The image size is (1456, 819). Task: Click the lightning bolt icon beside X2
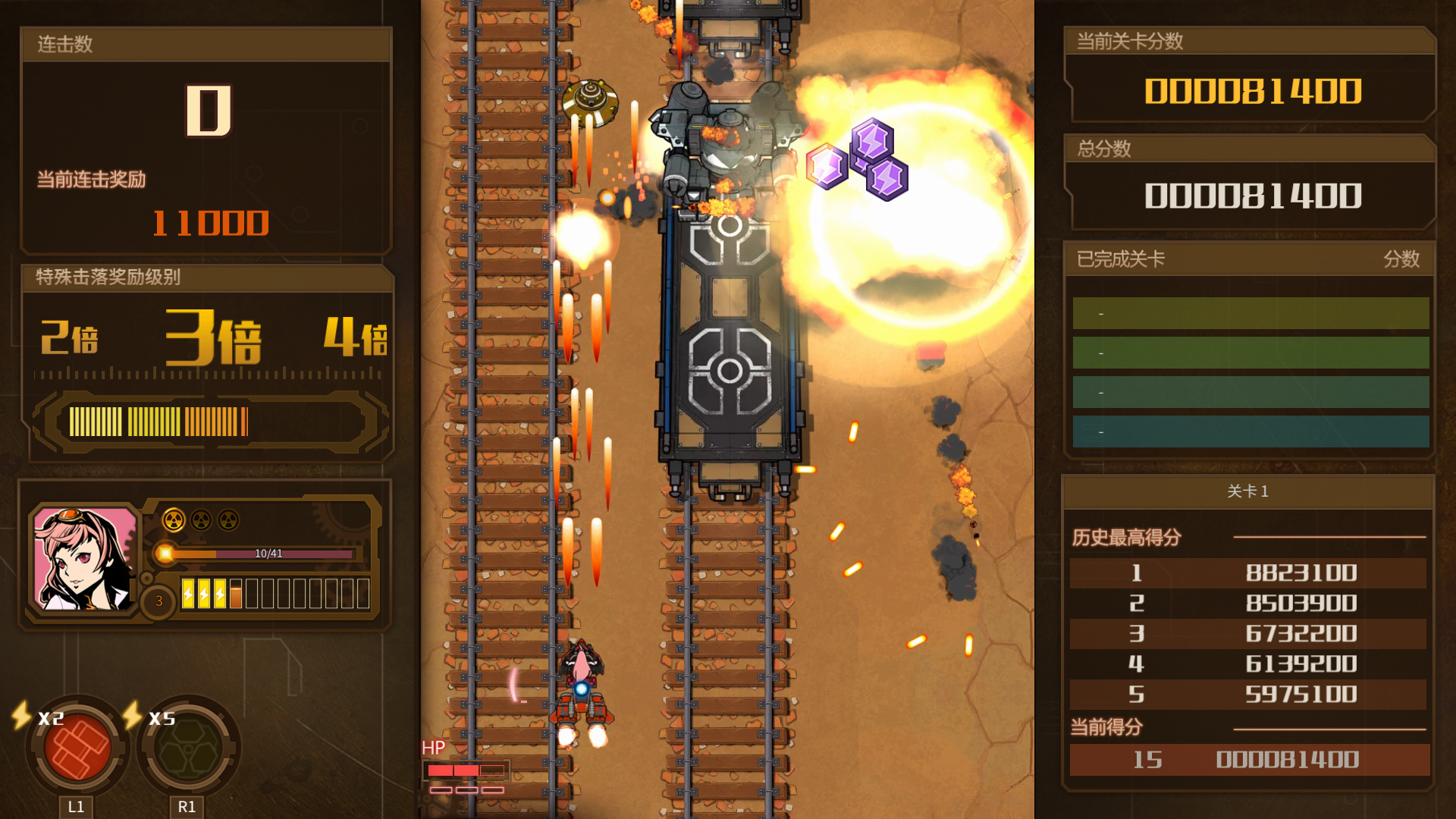click(x=19, y=716)
